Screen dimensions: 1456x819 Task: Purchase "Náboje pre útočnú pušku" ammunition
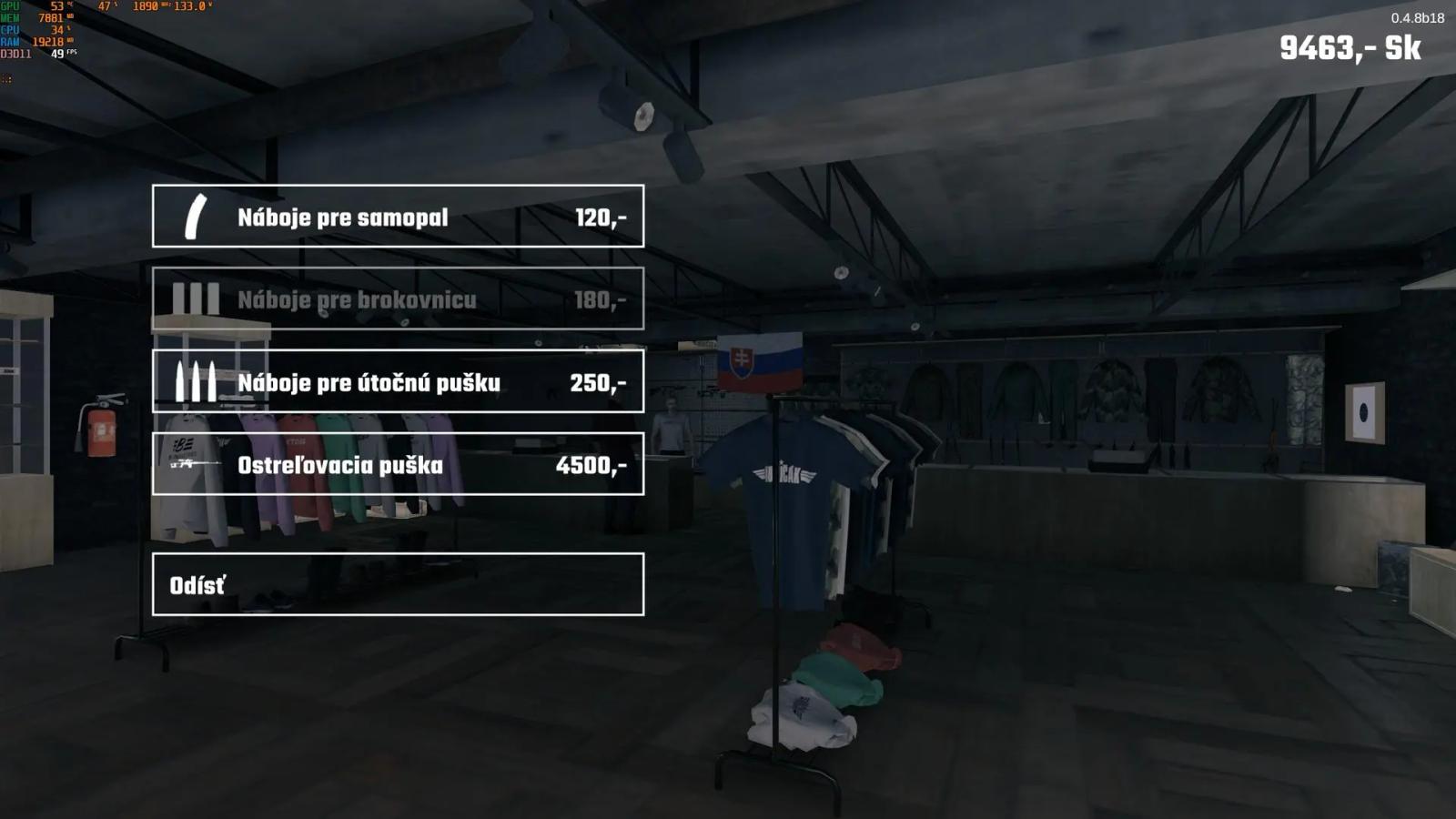coord(398,382)
